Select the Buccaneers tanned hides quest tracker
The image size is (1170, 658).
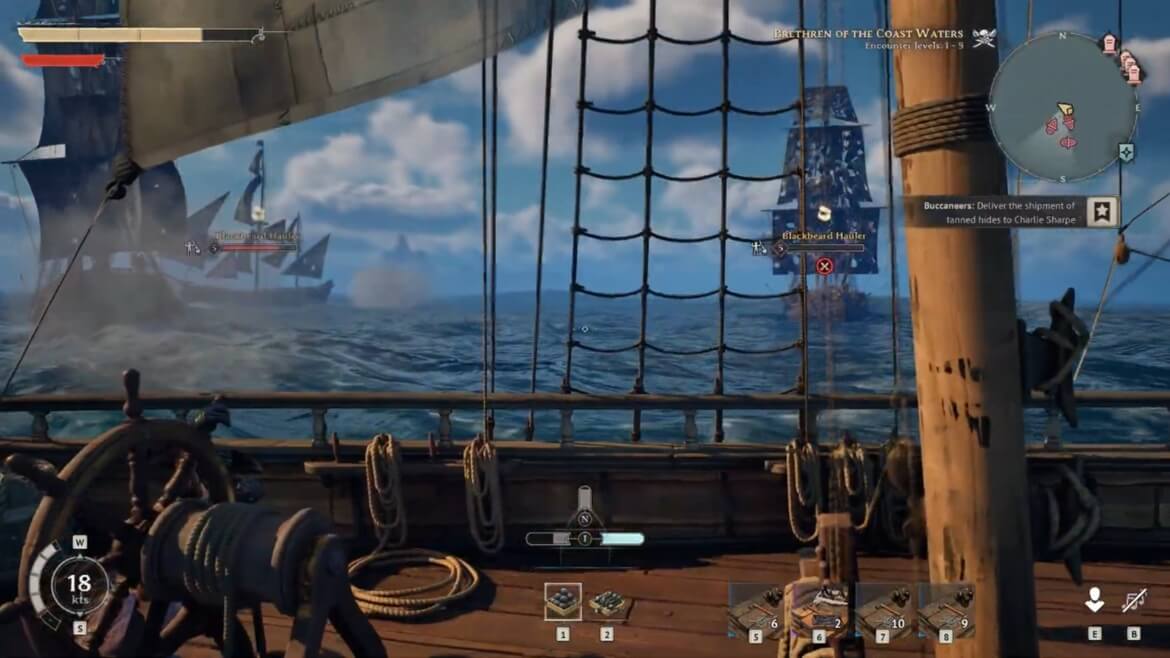tap(1004, 213)
